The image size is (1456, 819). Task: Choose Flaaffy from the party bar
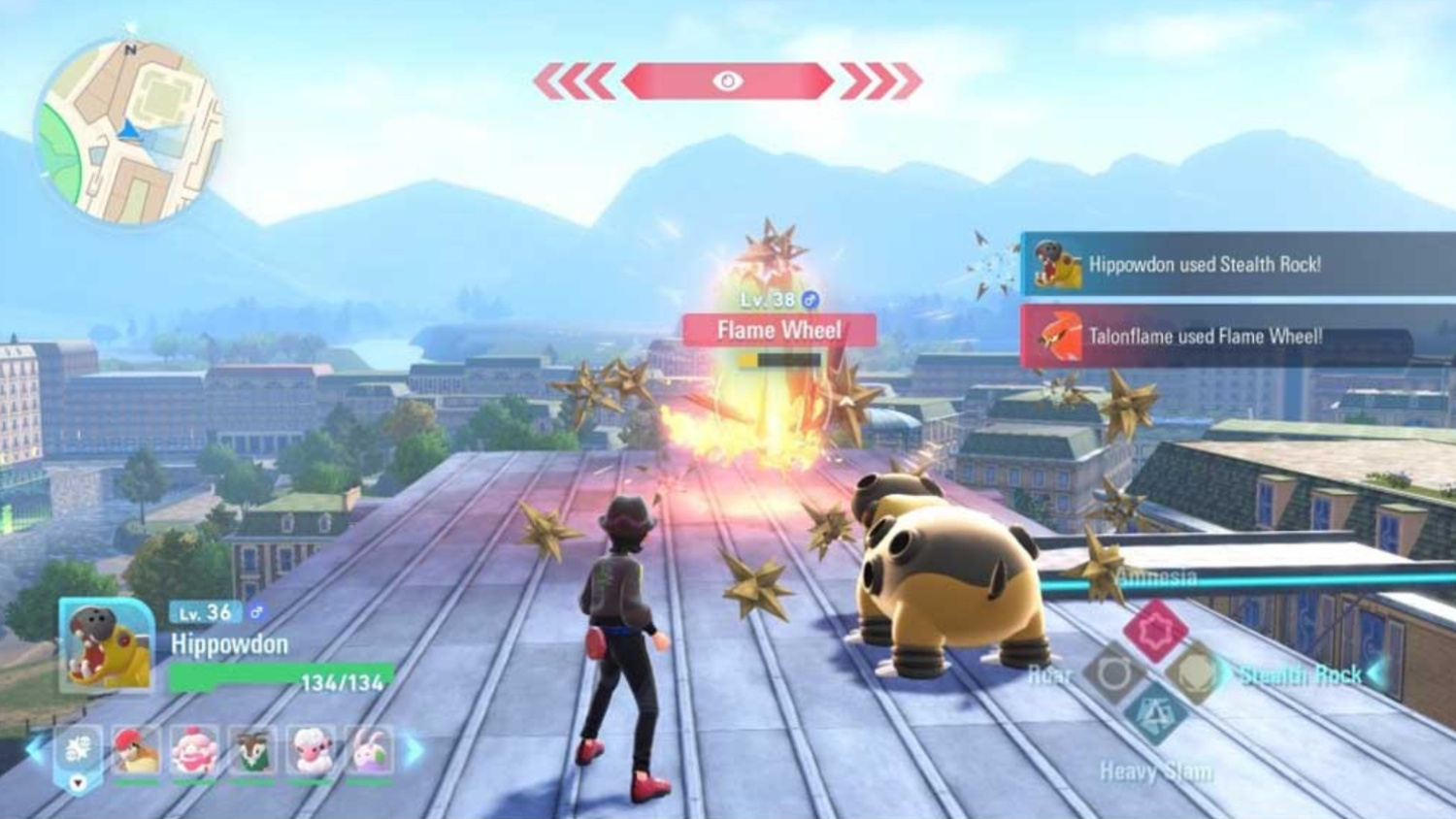coord(311,750)
